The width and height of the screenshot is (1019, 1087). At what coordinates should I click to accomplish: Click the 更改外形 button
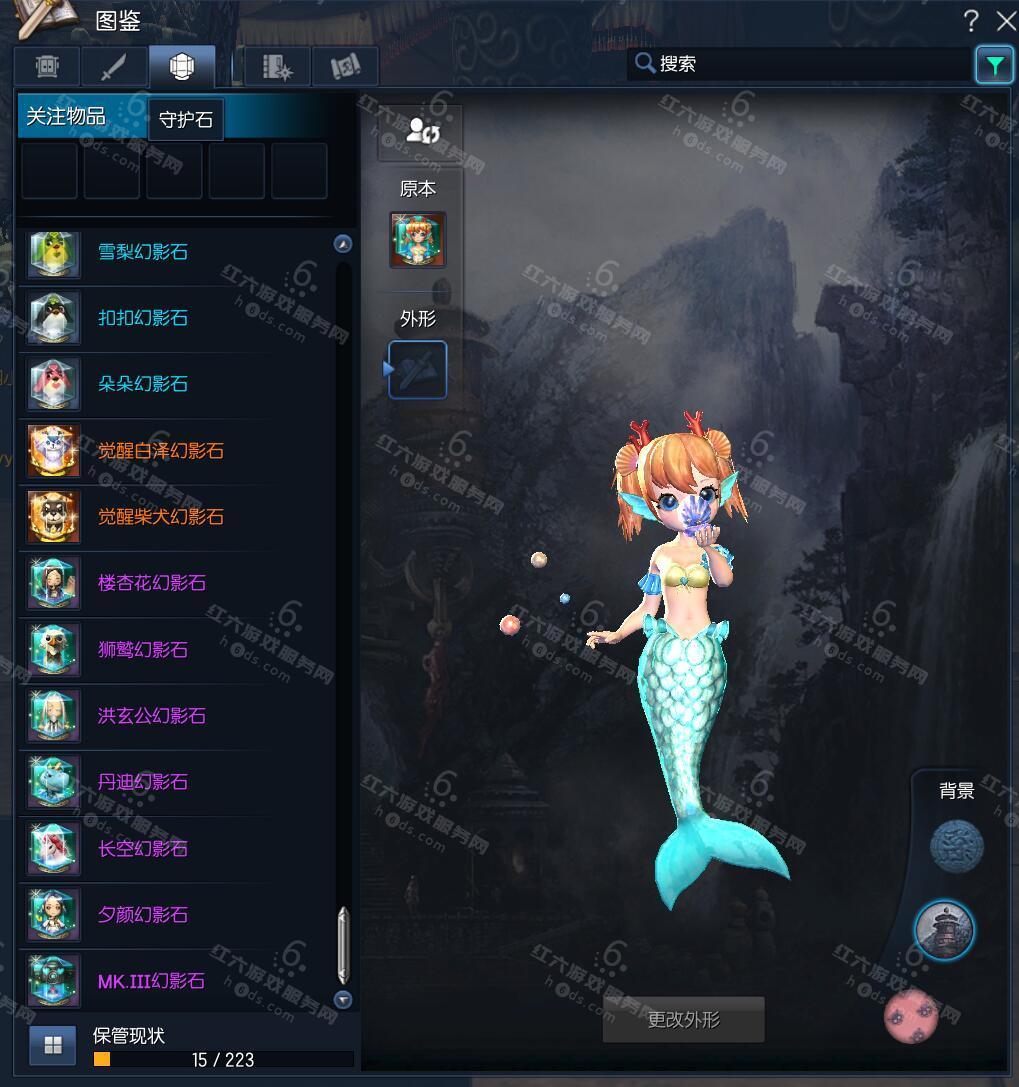tap(683, 1020)
